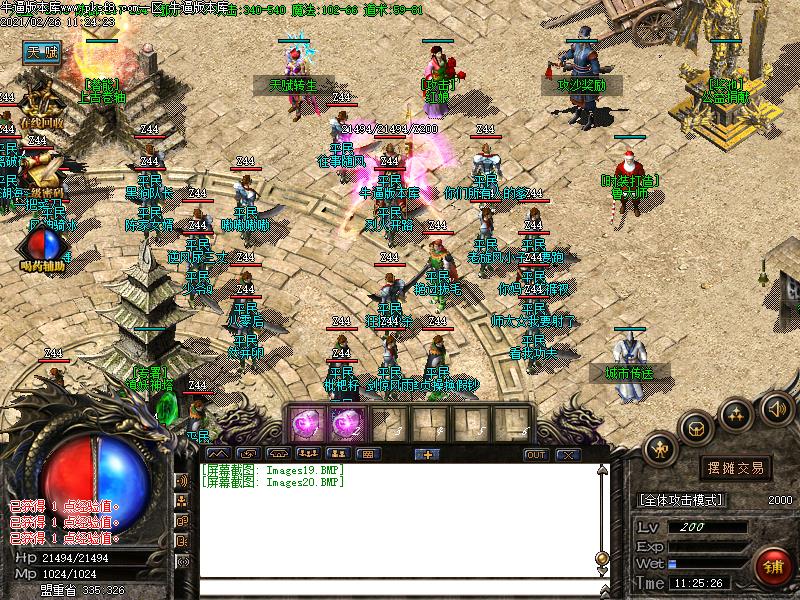Open the skills round button with three sparkles
The image size is (800, 600).
click(x=737, y=414)
